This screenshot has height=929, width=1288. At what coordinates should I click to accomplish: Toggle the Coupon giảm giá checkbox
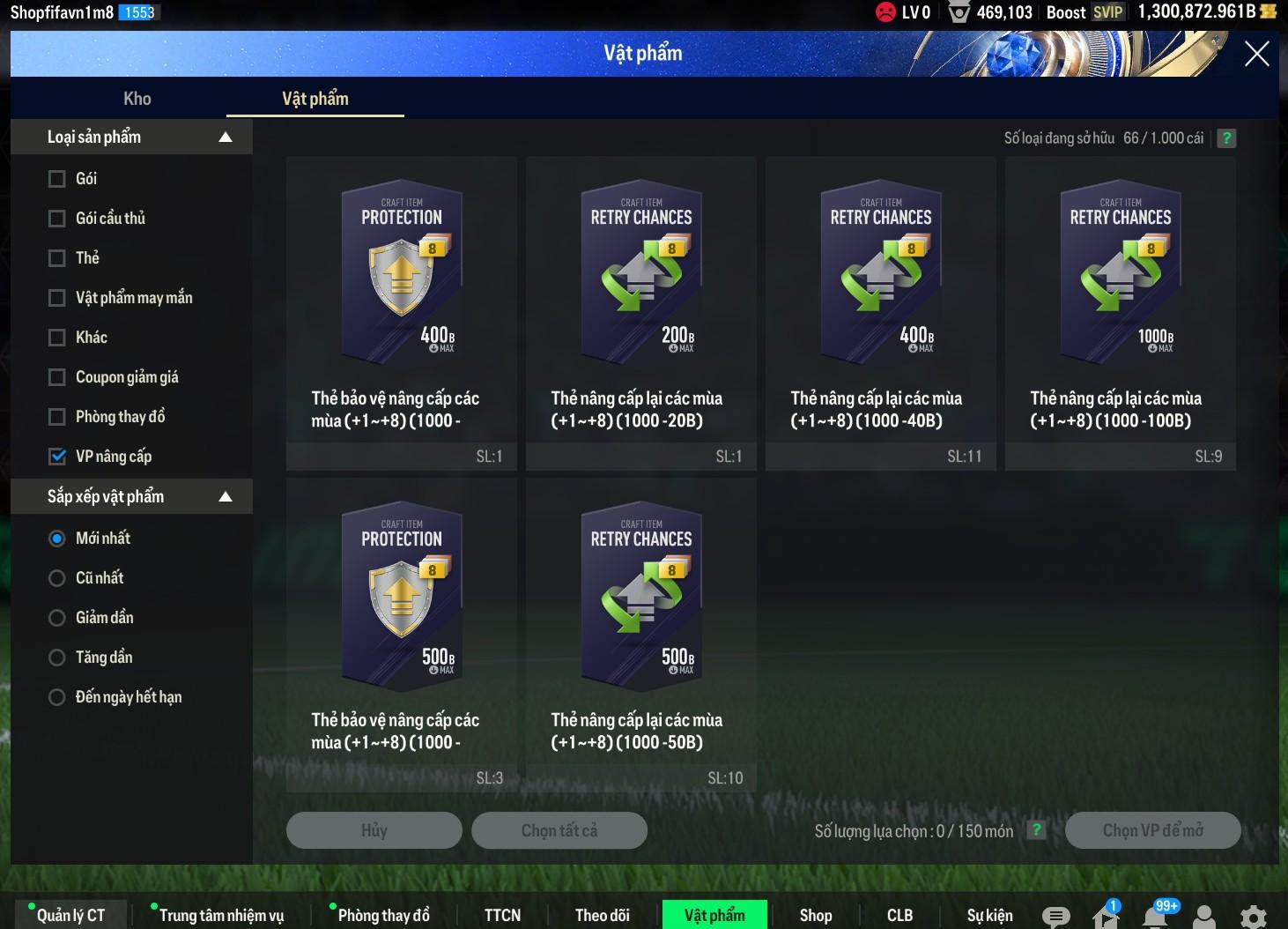point(57,377)
